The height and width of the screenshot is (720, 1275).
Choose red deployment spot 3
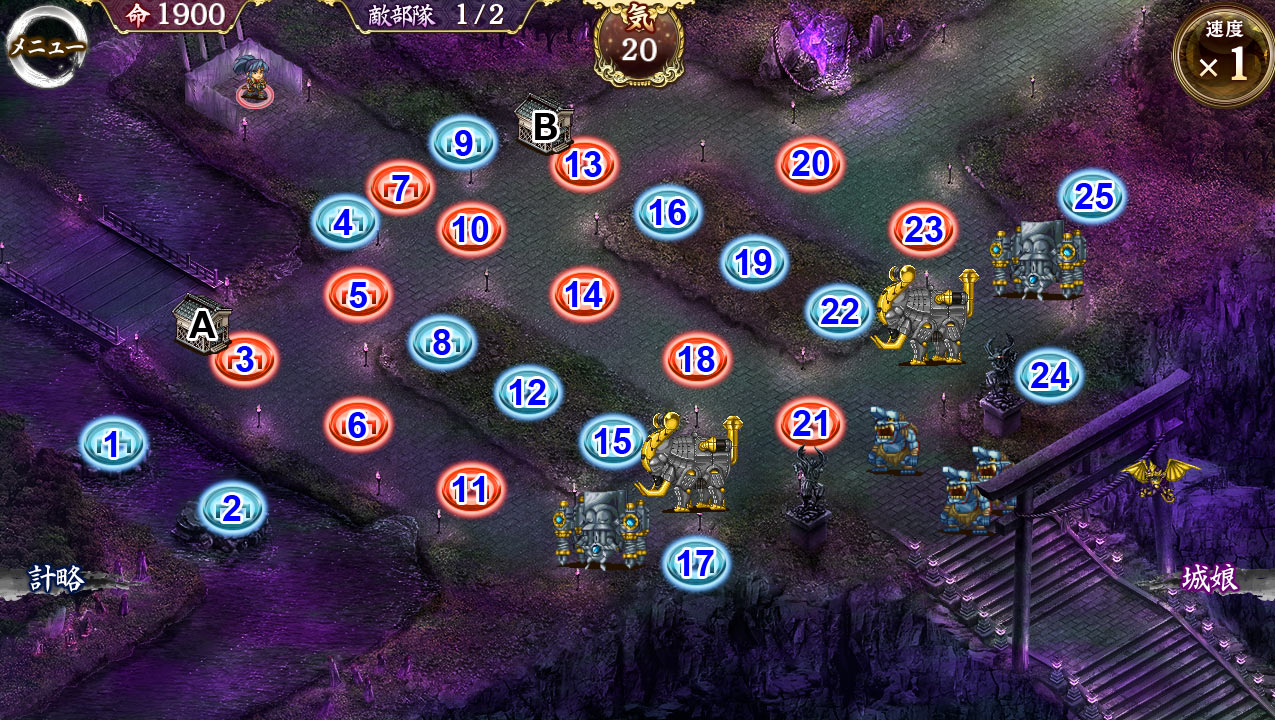245,360
